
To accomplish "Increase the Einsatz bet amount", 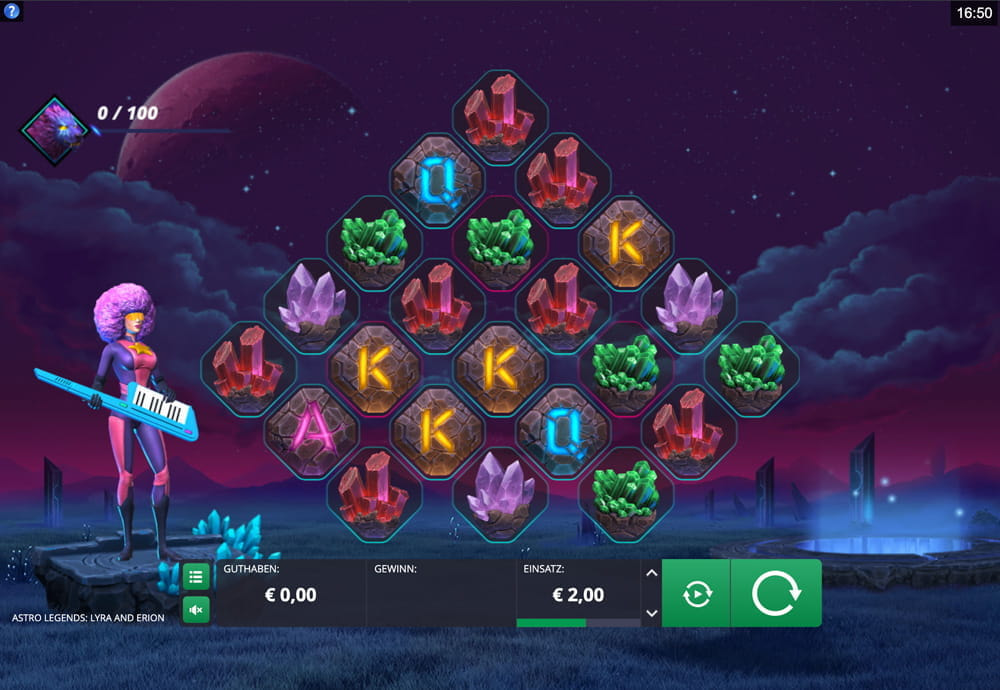I will coord(651,573).
